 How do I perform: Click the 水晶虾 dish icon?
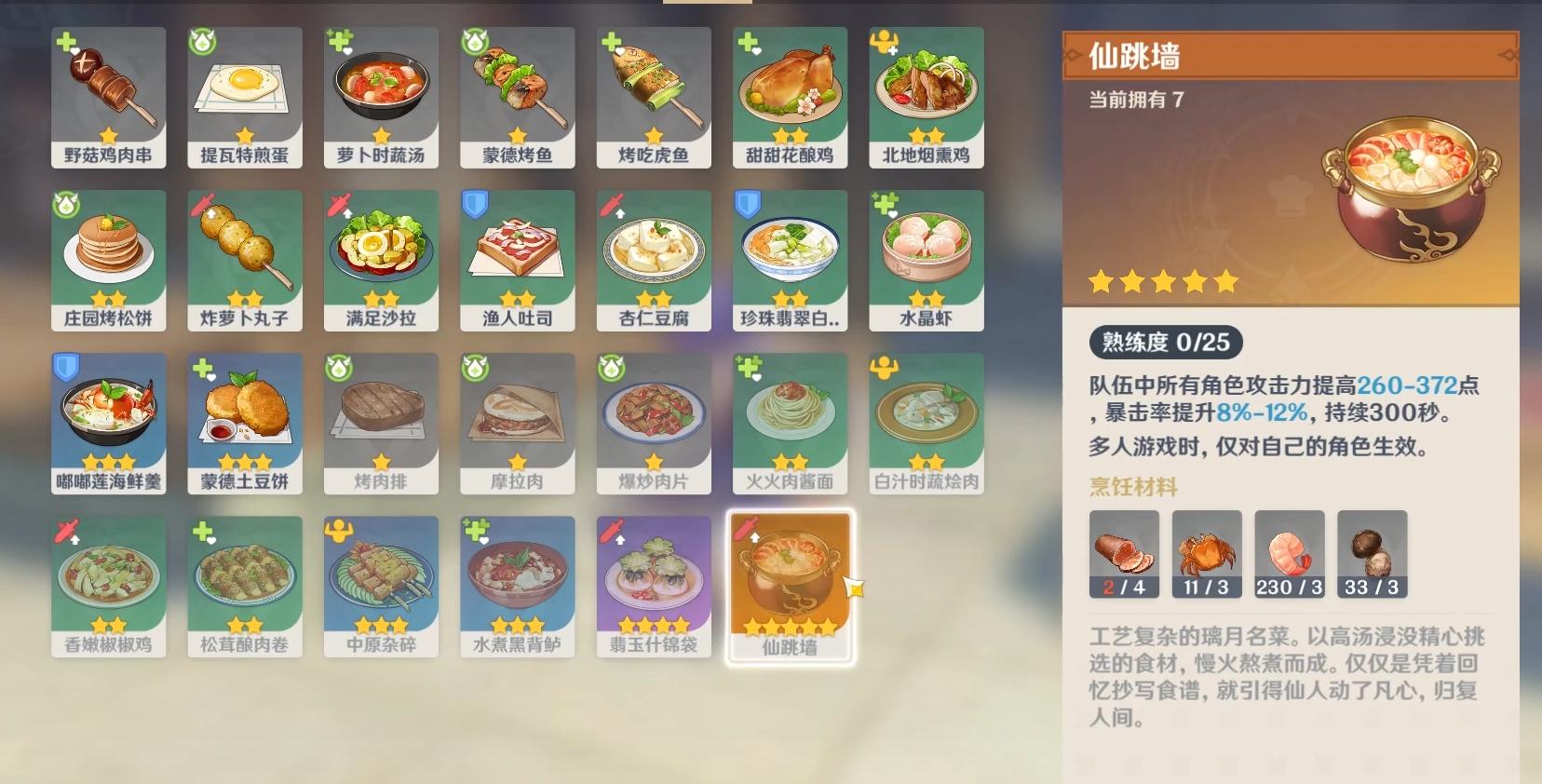click(926, 261)
